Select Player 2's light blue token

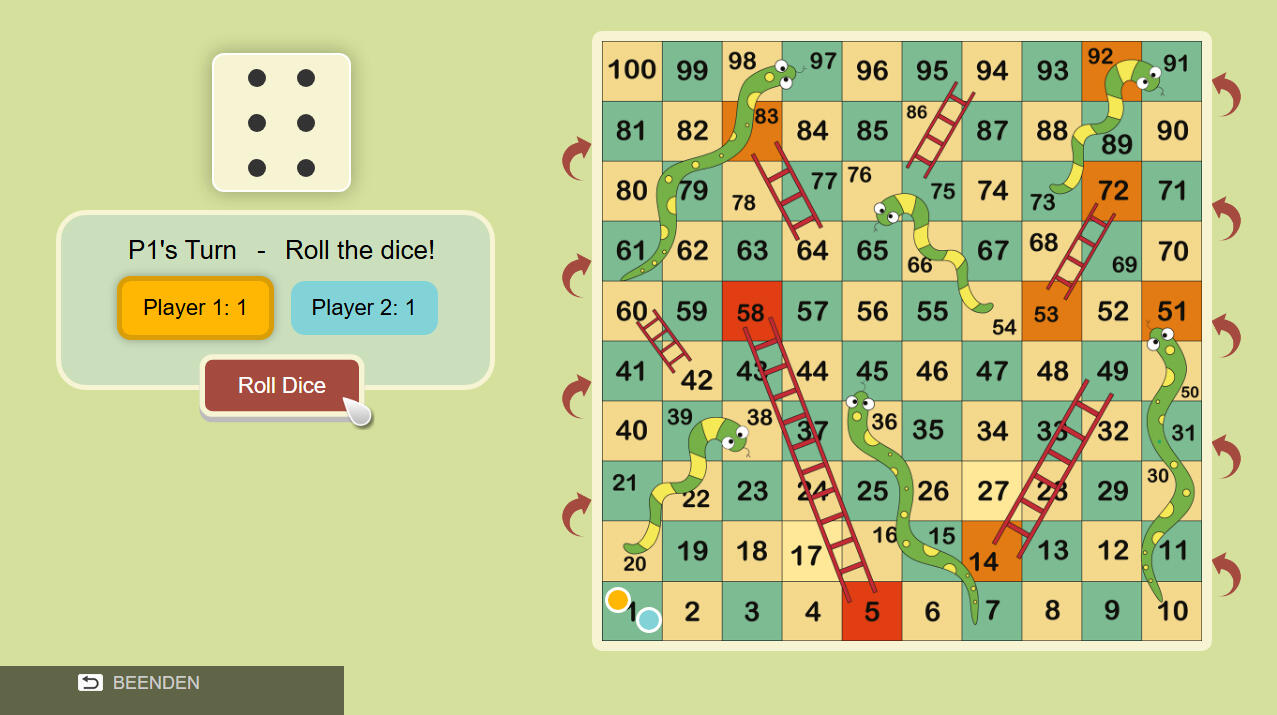click(x=649, y=620)
